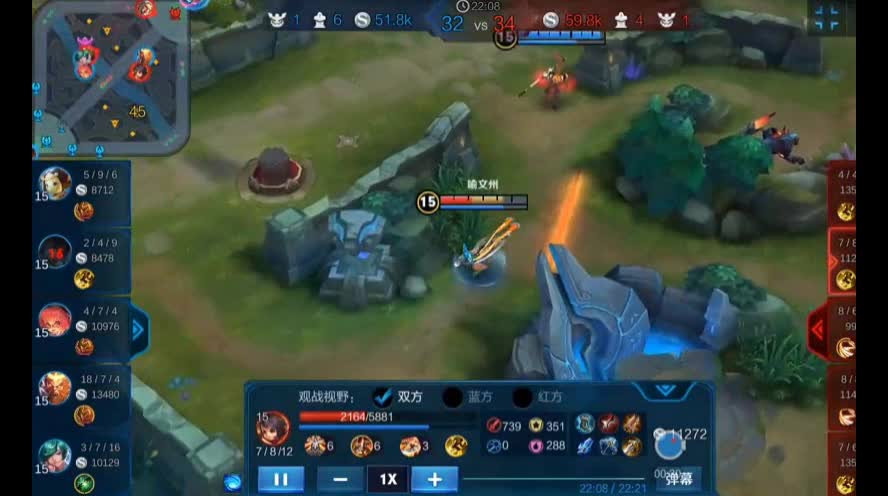Select blue player with 2/4/9 score

tap(78, 258)
